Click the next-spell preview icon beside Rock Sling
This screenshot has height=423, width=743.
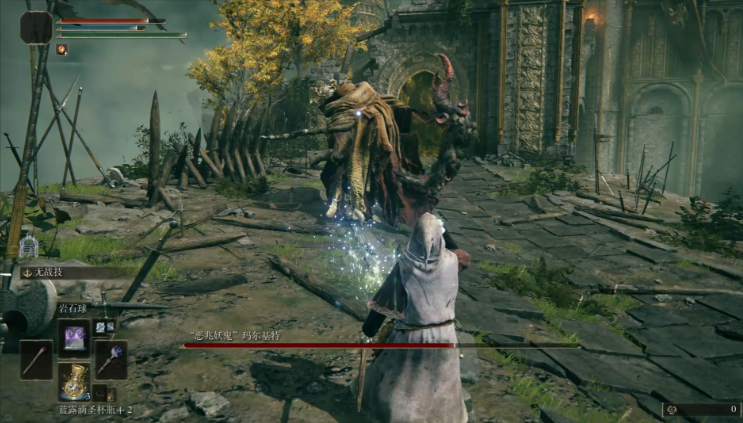(101, 326)
